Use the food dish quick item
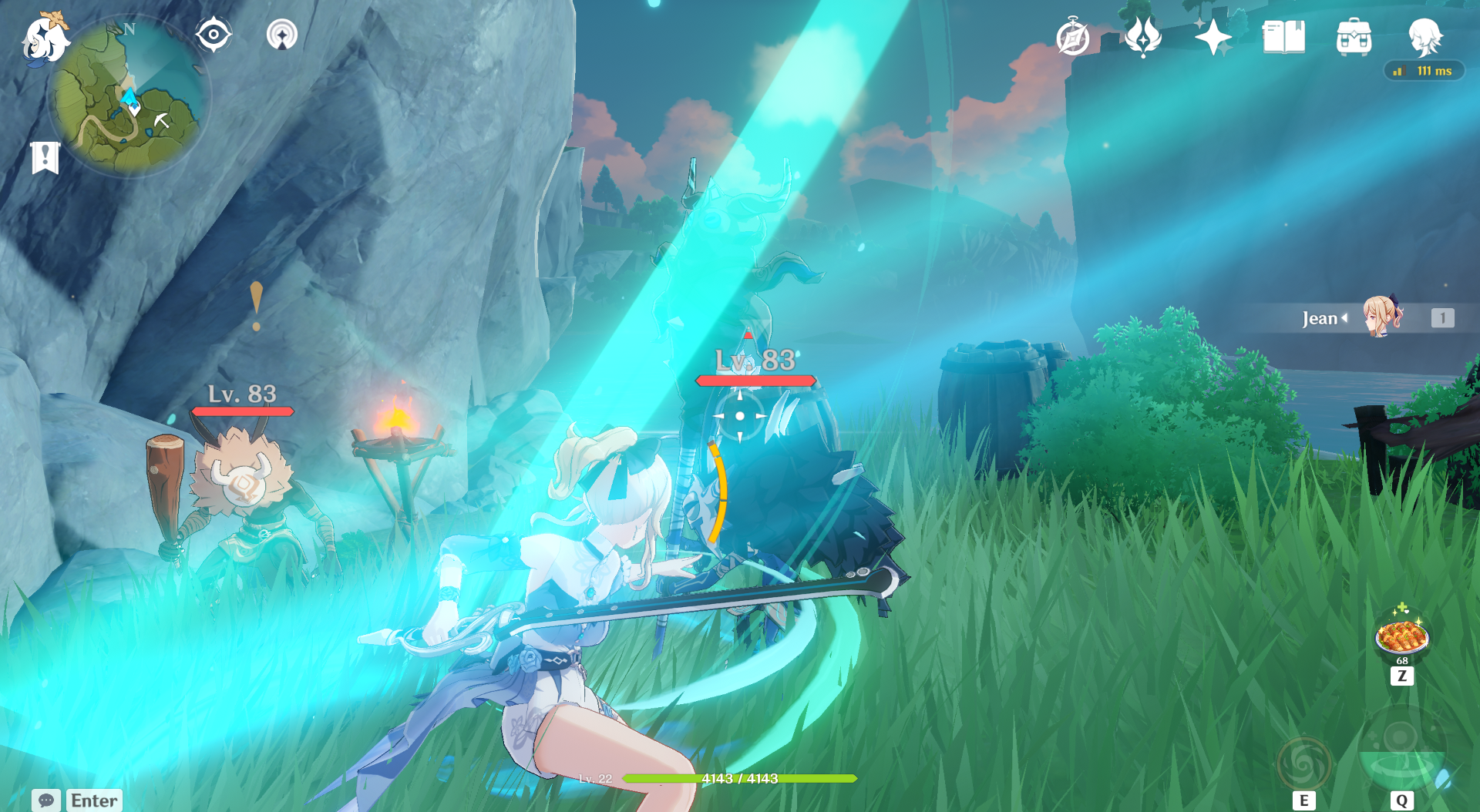 (1402, 638)
